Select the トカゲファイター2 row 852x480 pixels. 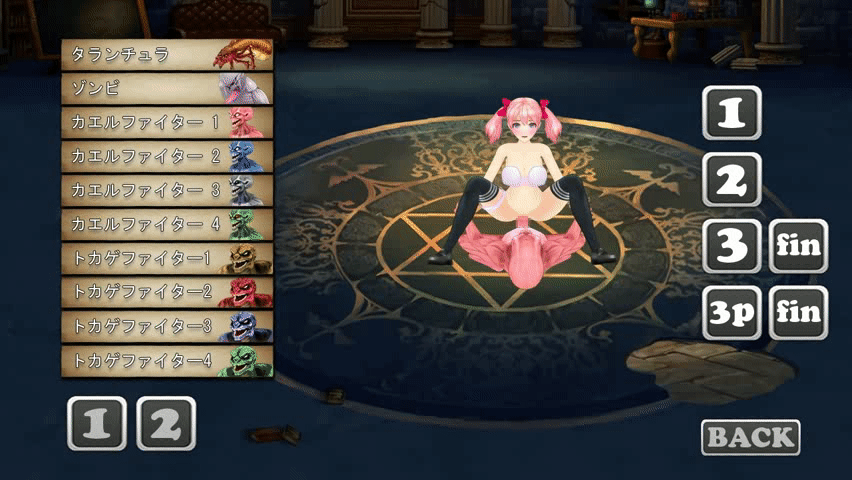coord(166,292)
